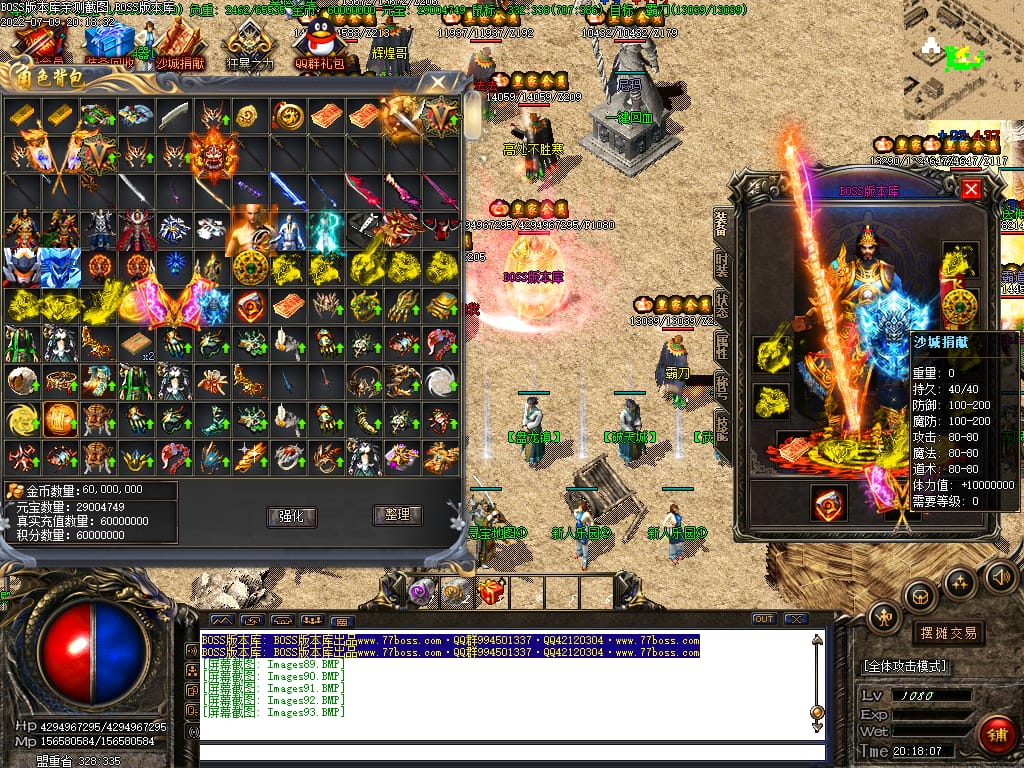Screen dimensions: 1024x768
Task: Close the character backpack window
Action: coord(438,82)
